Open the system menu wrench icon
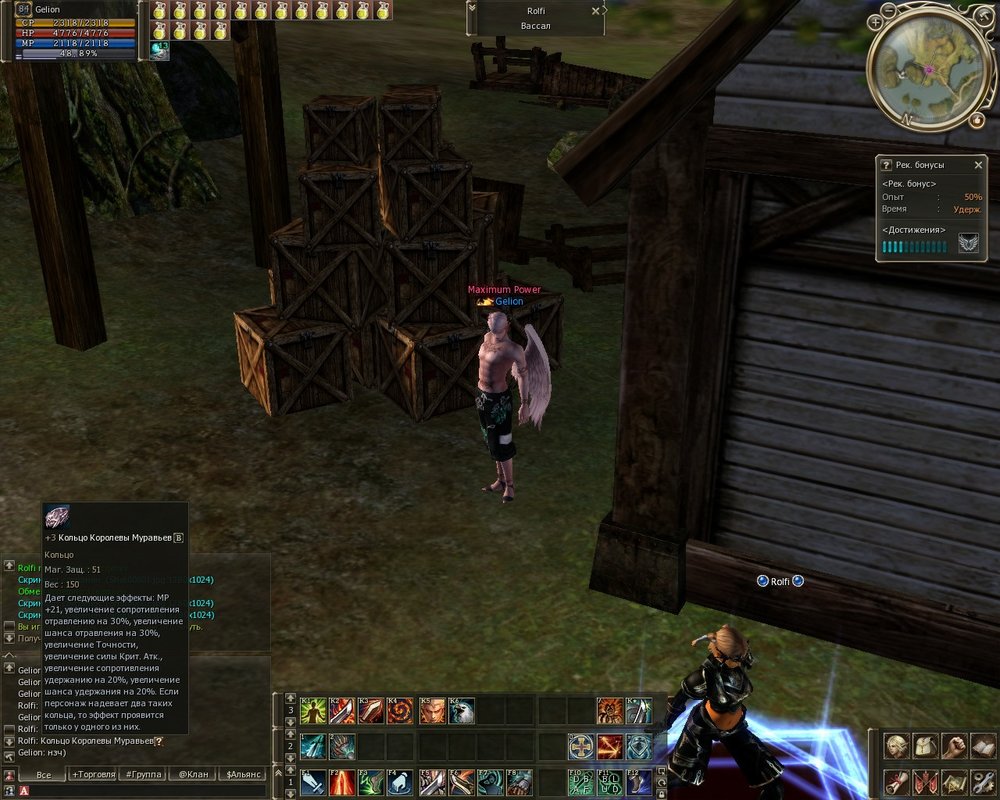1000x800 pixels. tap(984, 781)
